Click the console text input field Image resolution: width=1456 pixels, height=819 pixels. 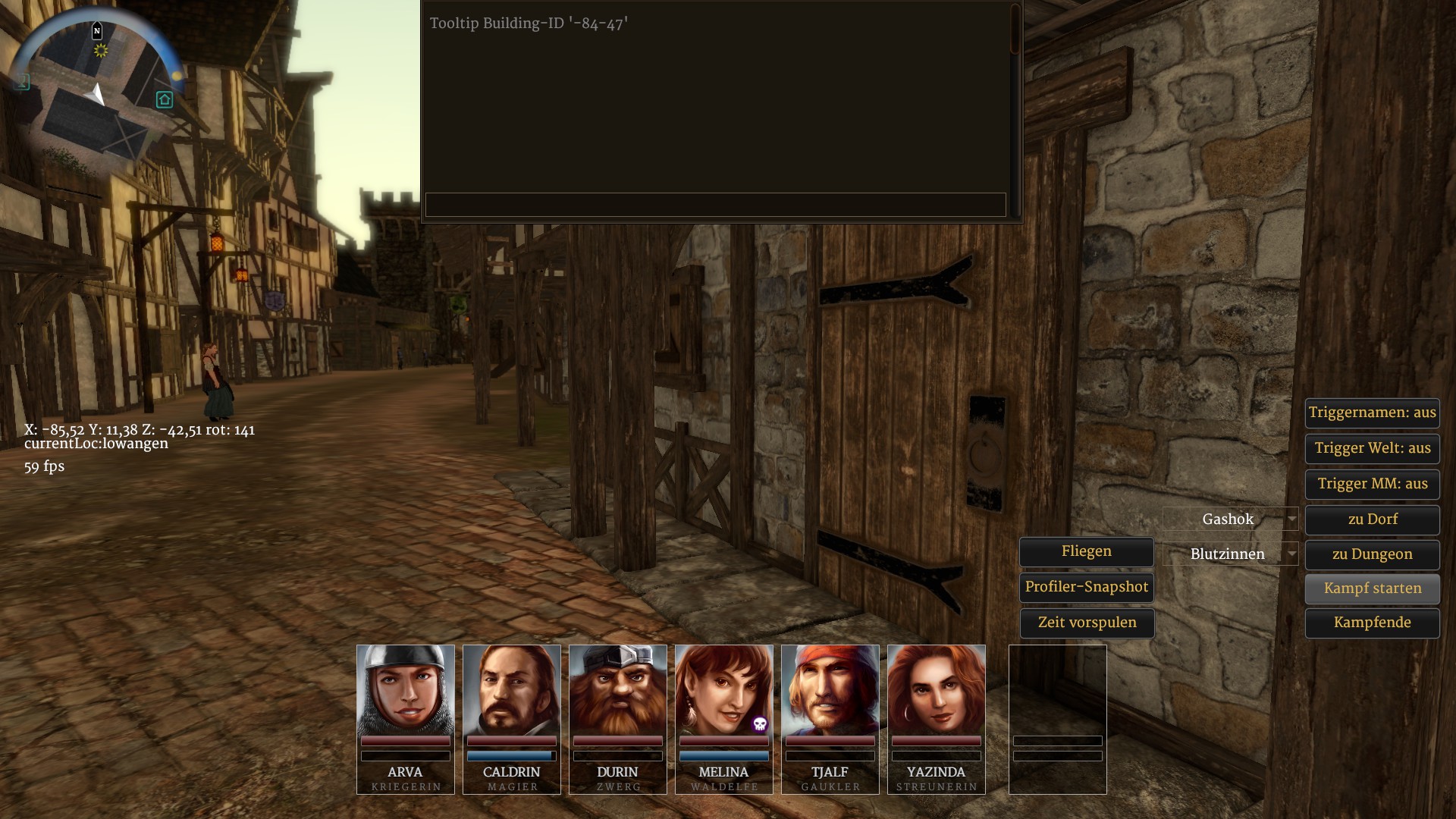(x=715, y=205)
